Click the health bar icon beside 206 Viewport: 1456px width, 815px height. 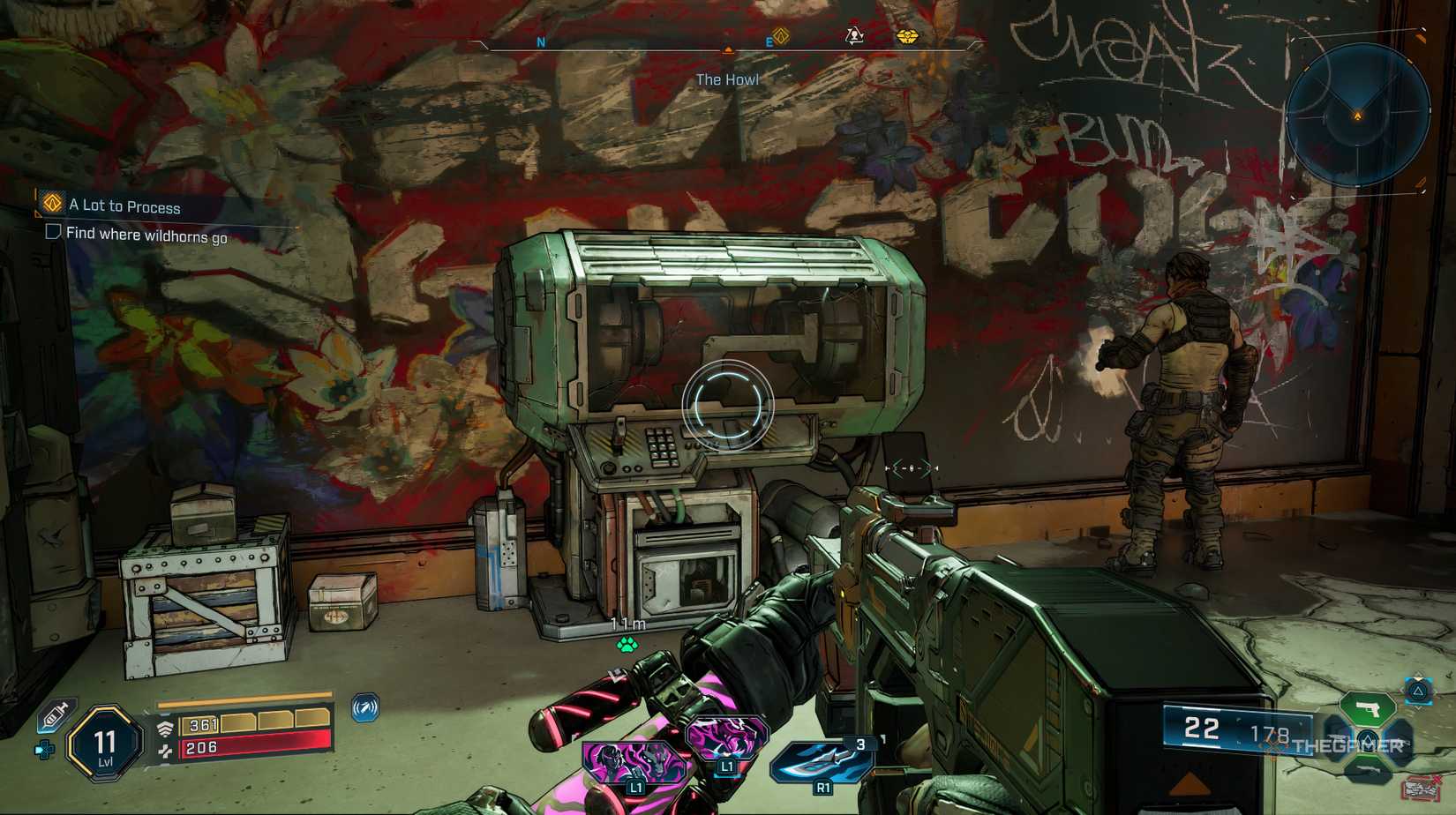pos(166,751)
